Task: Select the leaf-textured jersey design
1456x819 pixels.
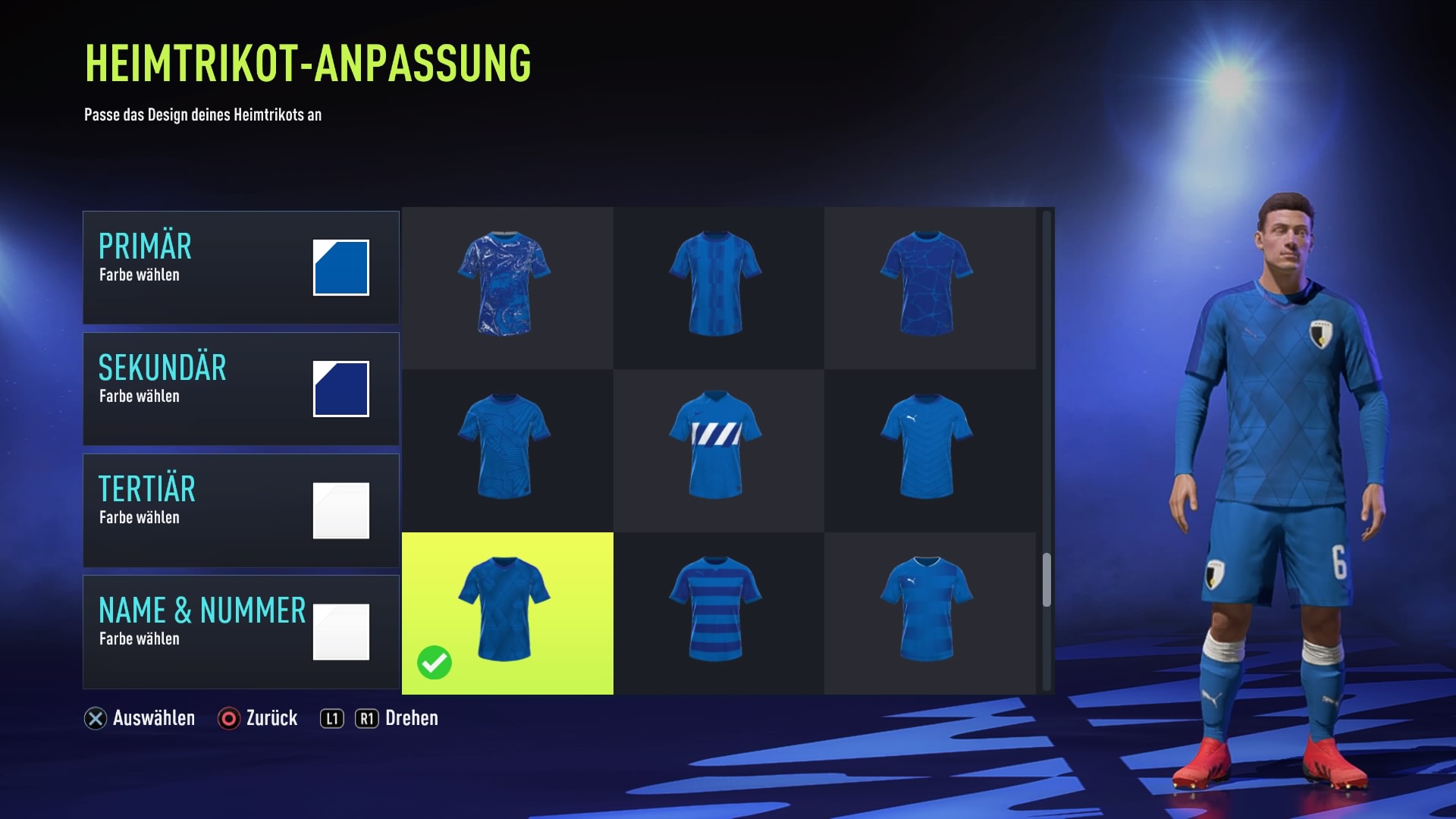Action: 505,447
